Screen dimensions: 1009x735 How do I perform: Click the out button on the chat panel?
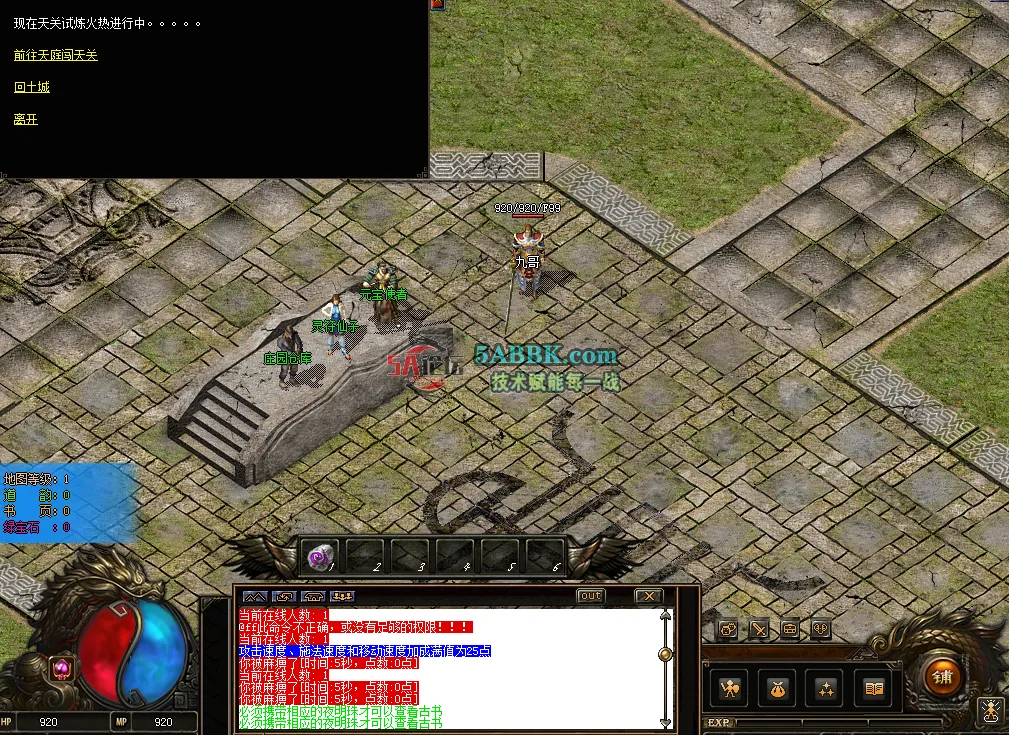tap(591, 597)
